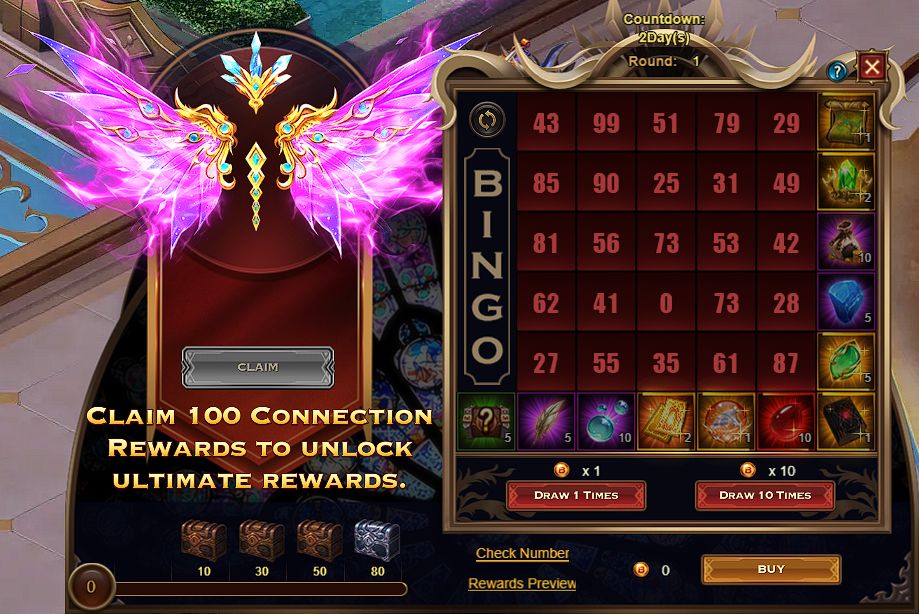Open the Check Number link
Image resolution: width=919 pixels, height=614 pixels.
coord(522,553)
